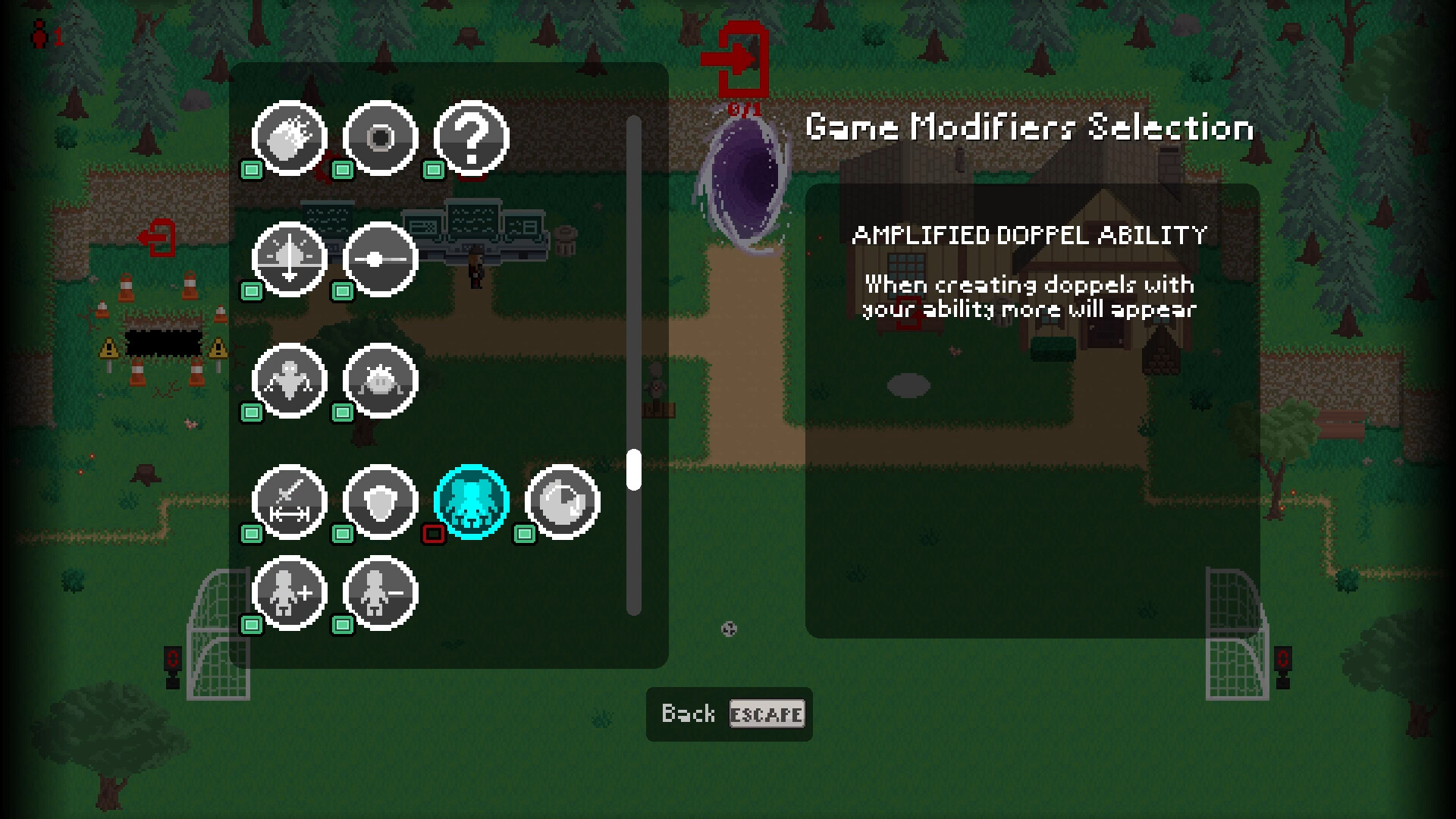Click the sword range modifier icon

click(x=290, y=502)
